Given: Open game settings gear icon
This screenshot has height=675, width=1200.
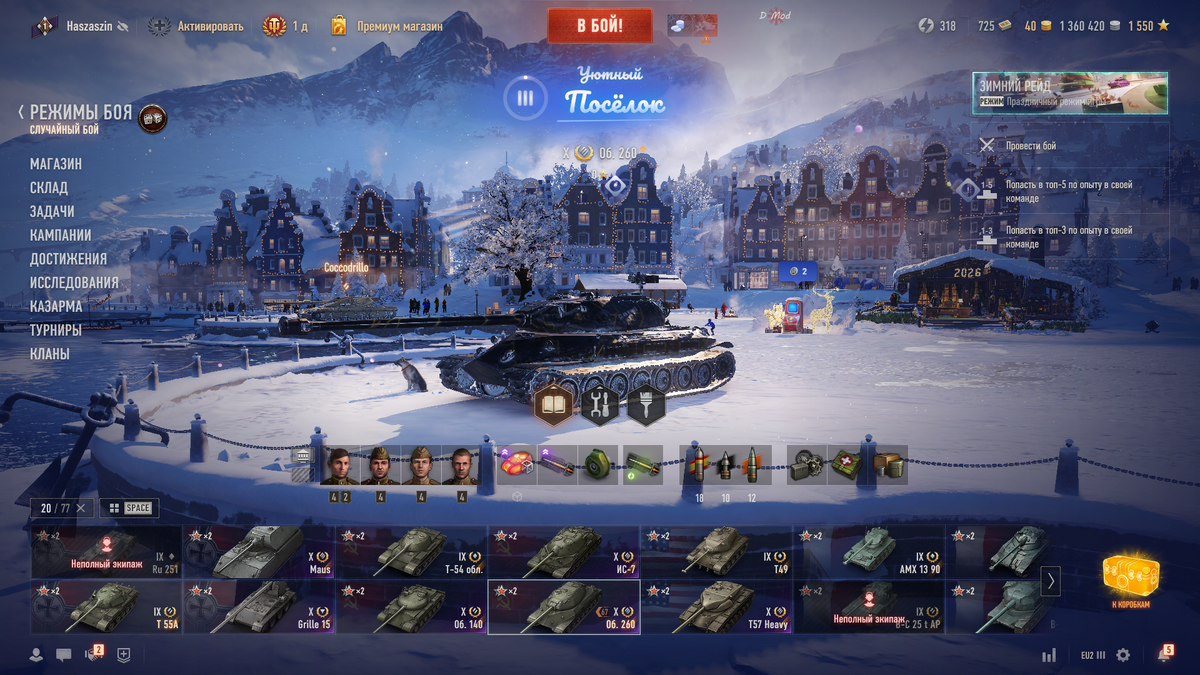Looking at the screenshot, I should click(x=1123, y=655).
